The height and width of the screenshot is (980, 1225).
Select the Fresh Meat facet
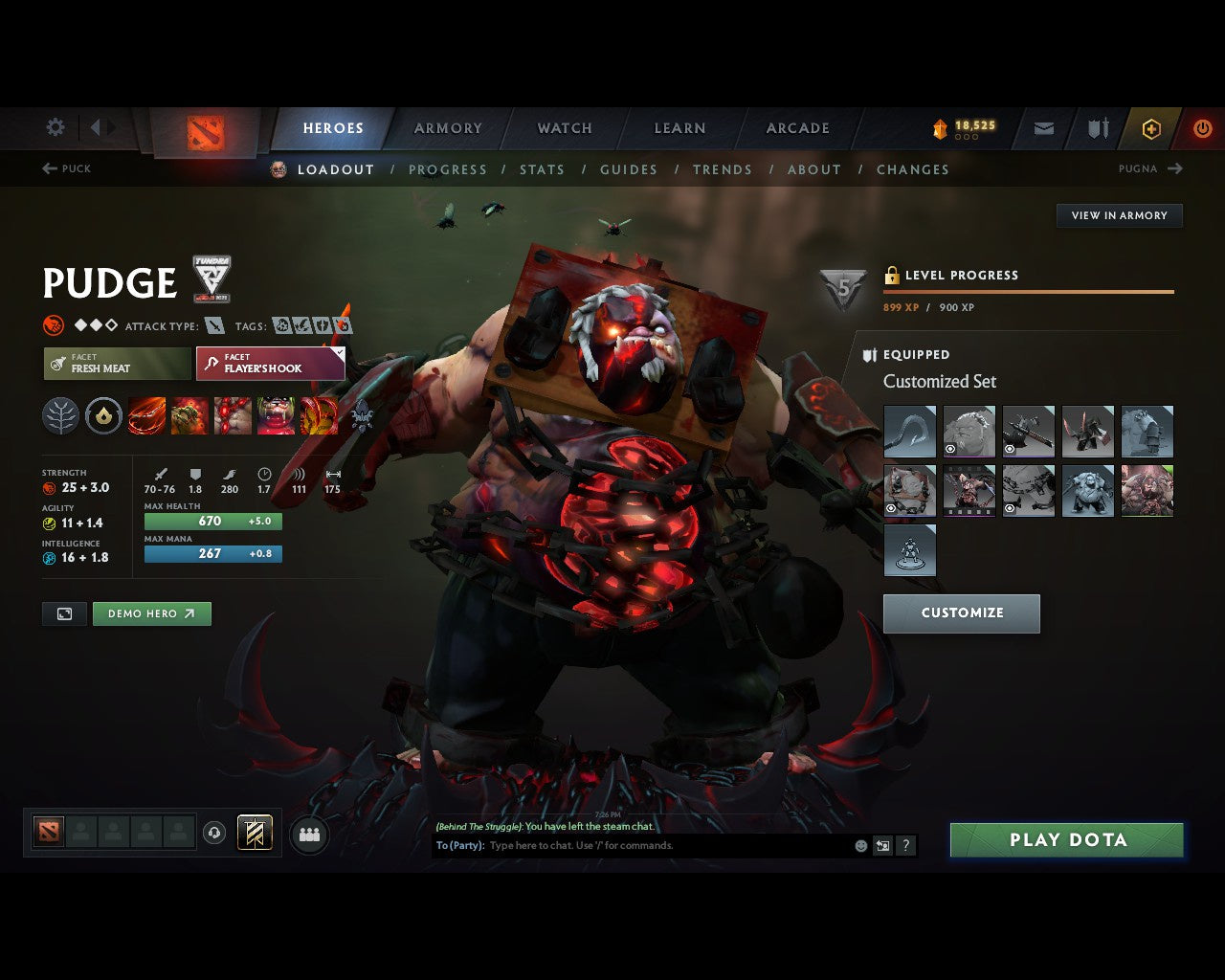click(116, 364)
